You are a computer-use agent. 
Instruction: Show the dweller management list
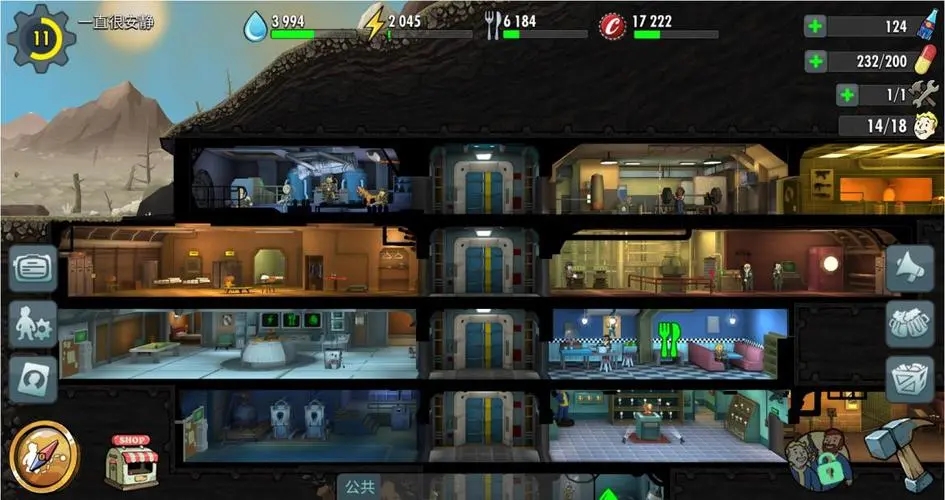click(33, 324)
